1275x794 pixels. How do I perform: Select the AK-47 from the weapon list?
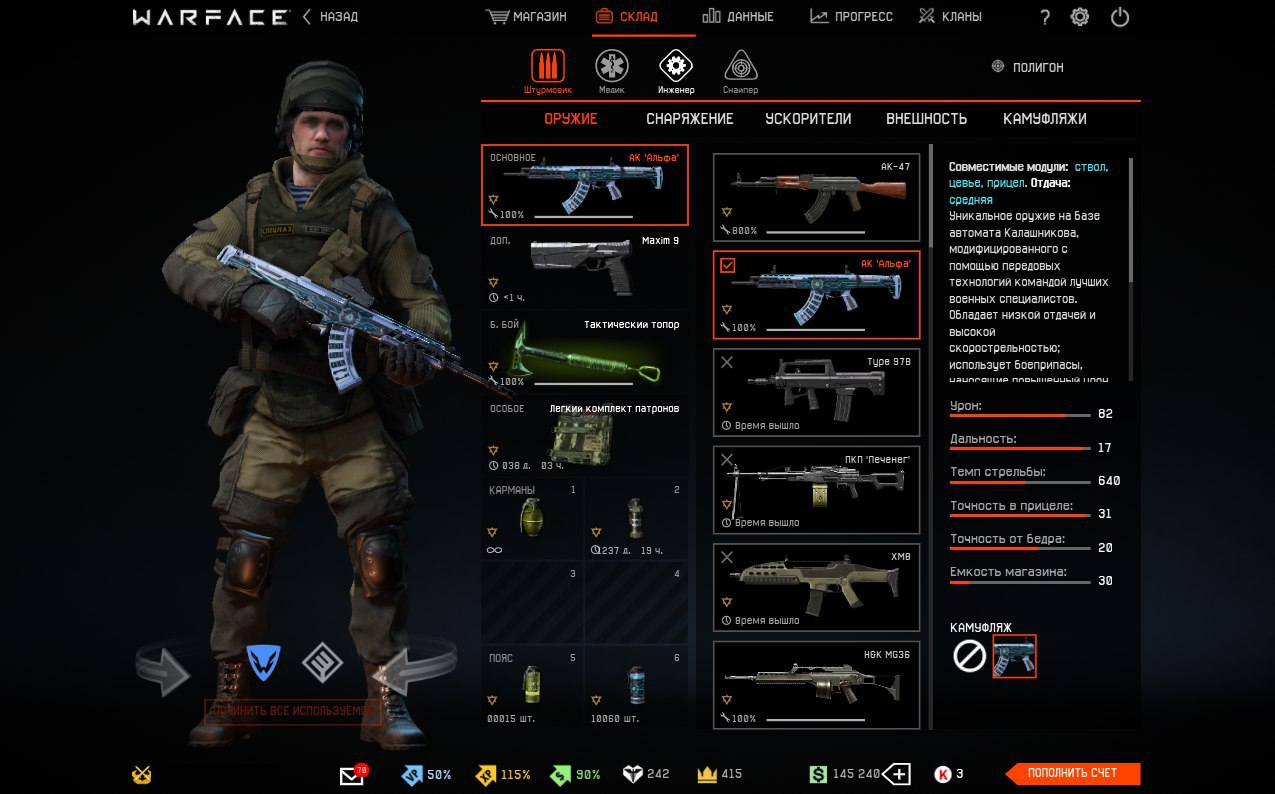pyautogui.click(x=816, y=197)
